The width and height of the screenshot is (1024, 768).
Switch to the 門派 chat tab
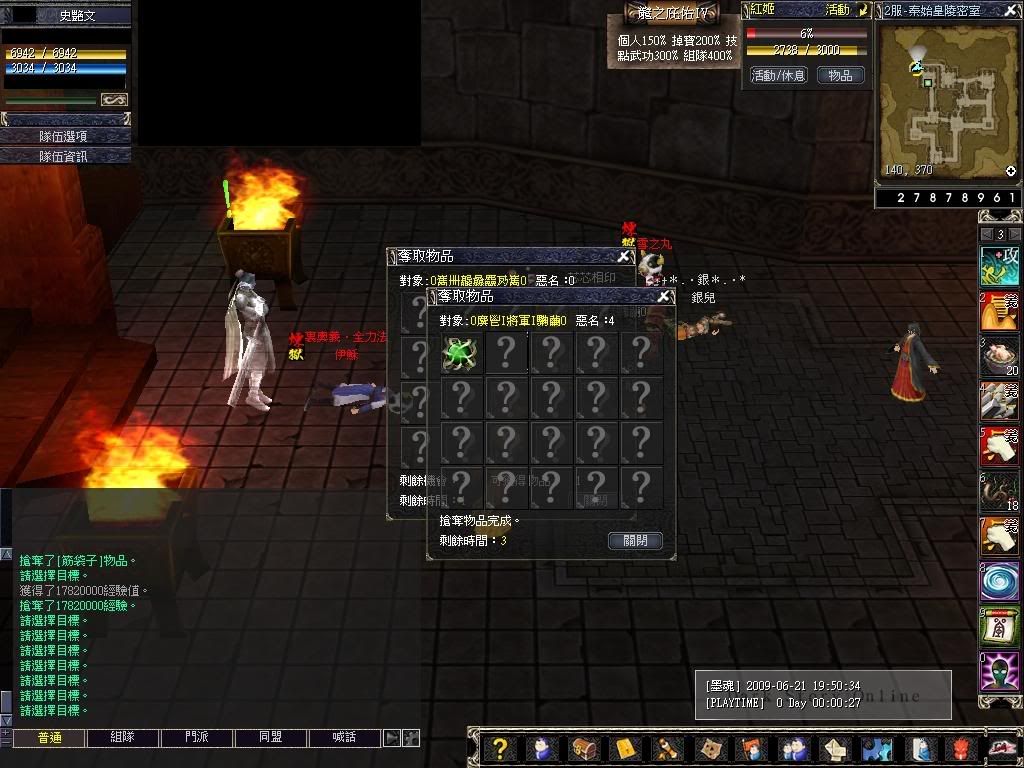coord(197,737)
